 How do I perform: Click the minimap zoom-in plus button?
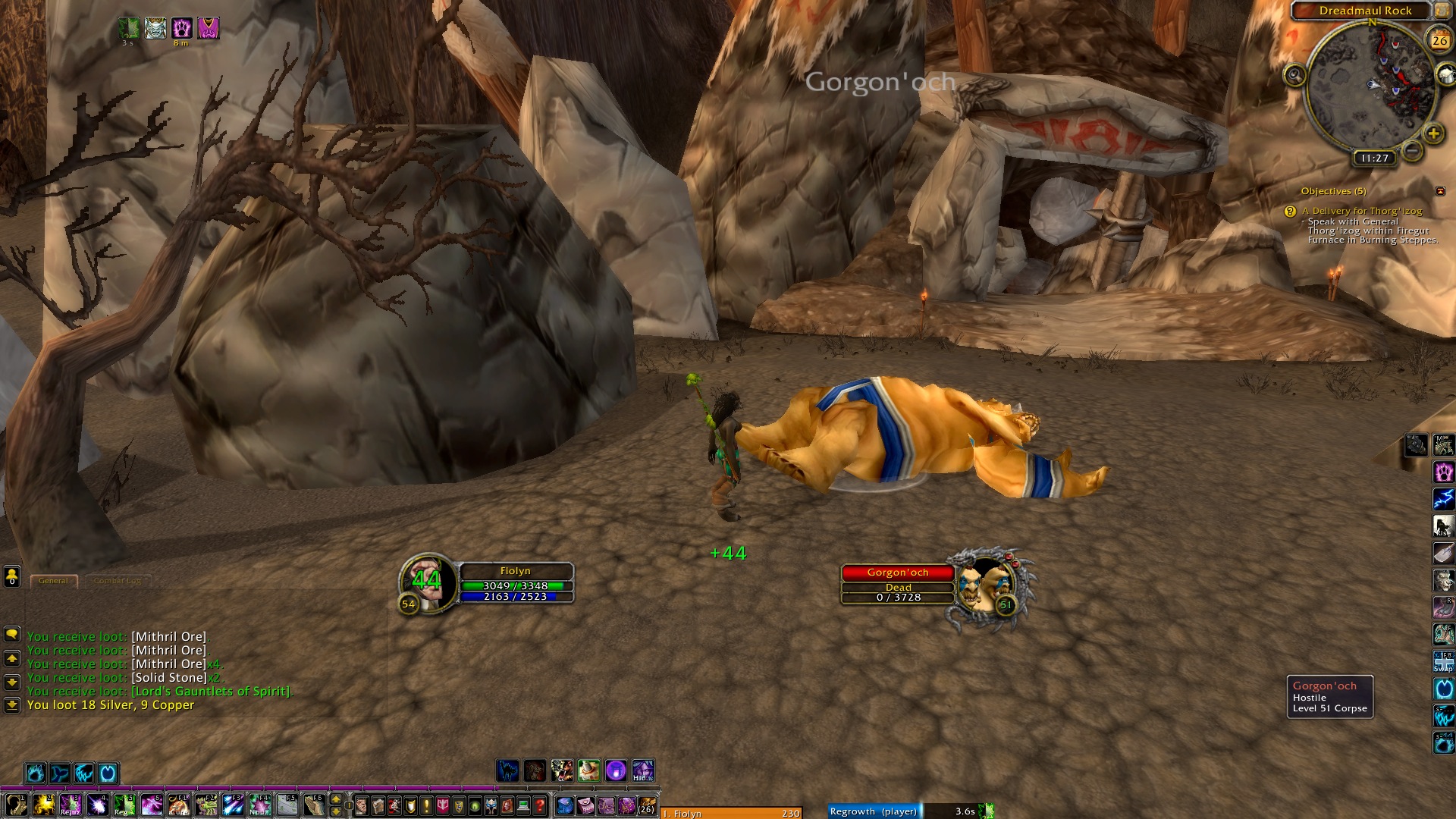[x=1432, y=134]
